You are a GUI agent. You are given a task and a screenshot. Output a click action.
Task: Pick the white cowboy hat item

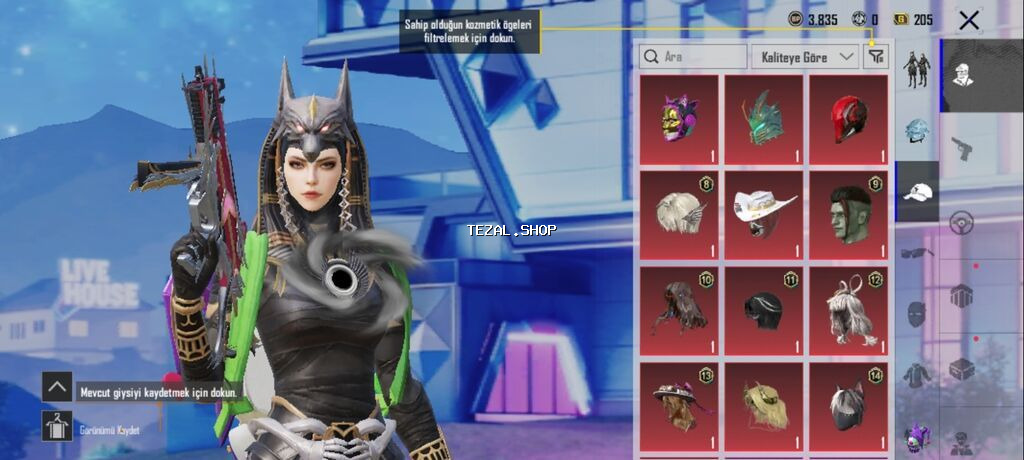tap(764, 215)
